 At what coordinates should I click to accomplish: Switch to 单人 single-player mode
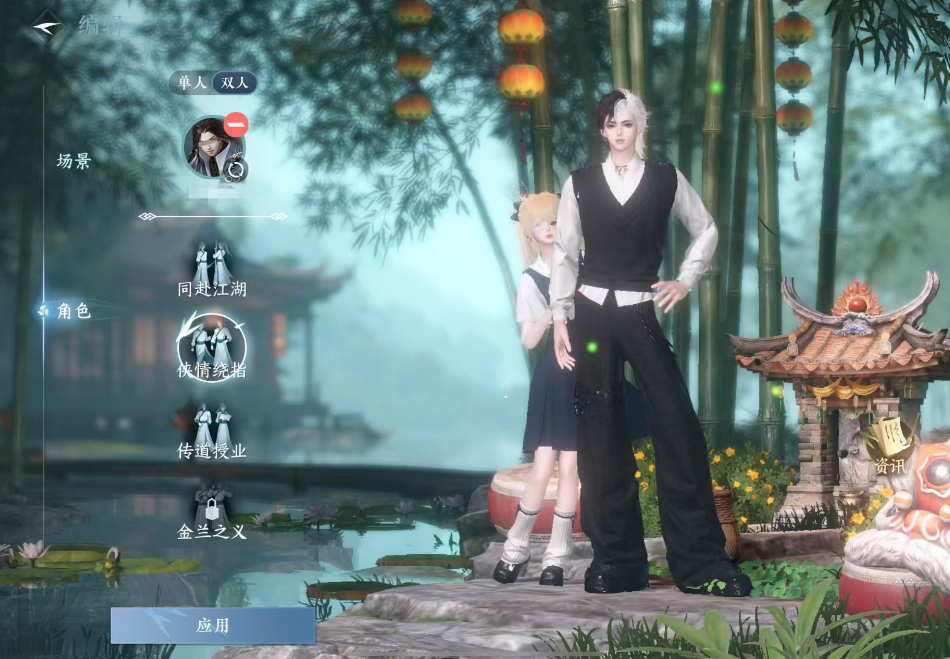(x=192, y=83)
